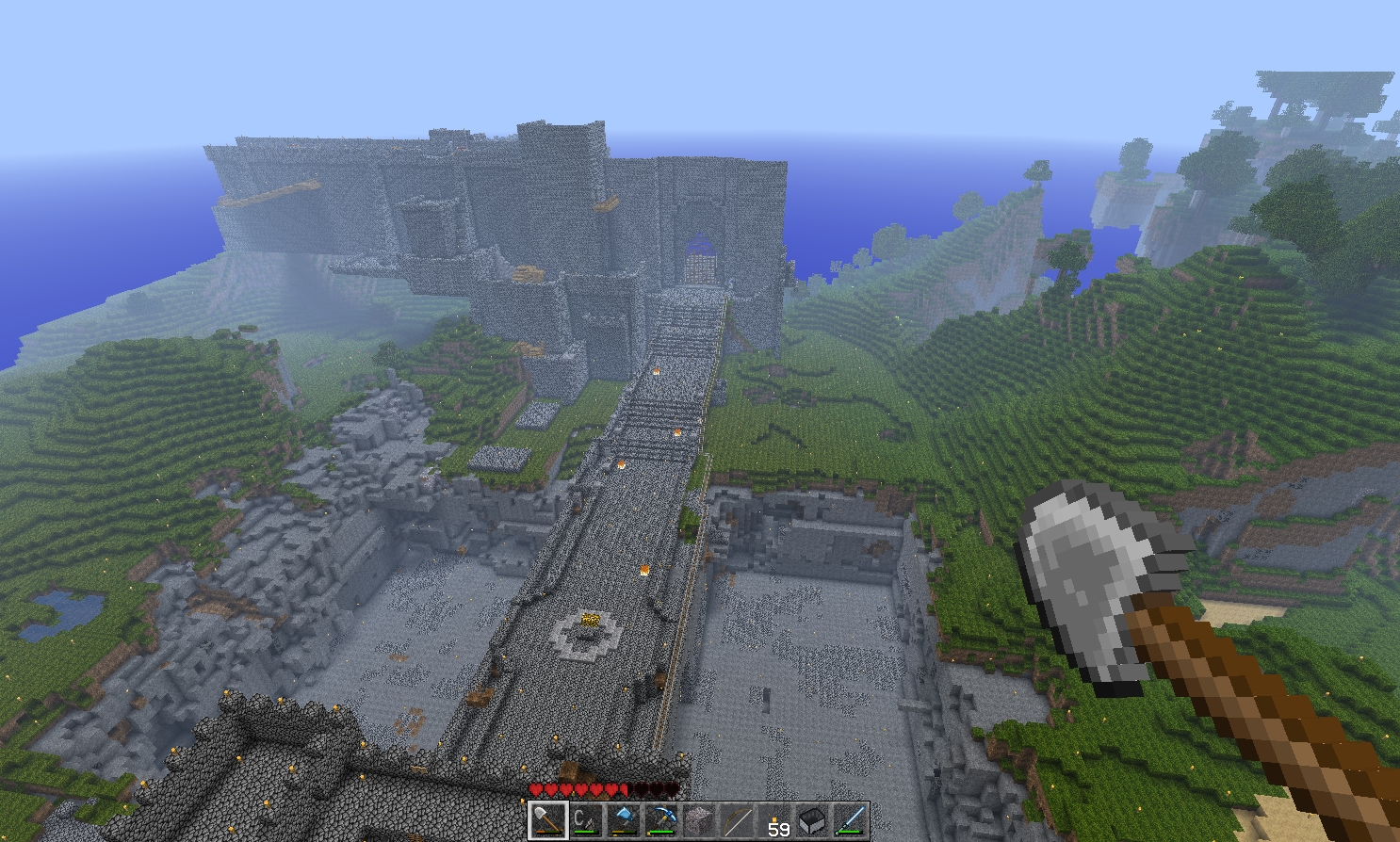Choose the minecart hotbar slot
Viewport: 1400px width, 842px height.
(812, 820)
